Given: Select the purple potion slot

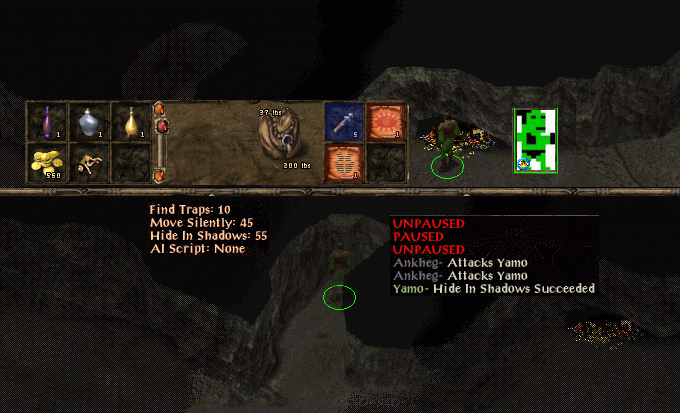Looking at the screenshot, I should (47, 121).
